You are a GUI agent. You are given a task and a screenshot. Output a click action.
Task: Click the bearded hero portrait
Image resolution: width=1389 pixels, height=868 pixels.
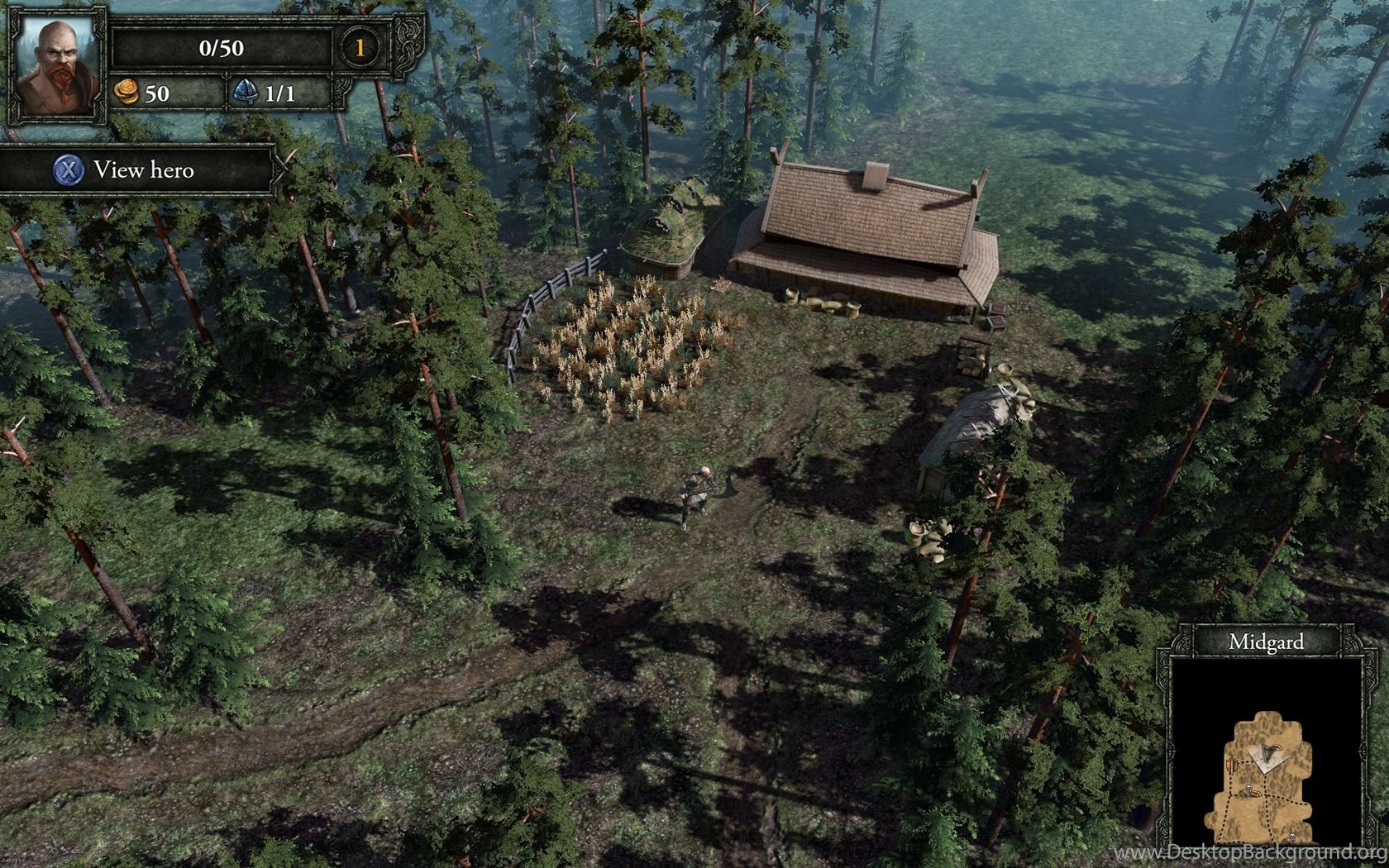coord(57,66)
